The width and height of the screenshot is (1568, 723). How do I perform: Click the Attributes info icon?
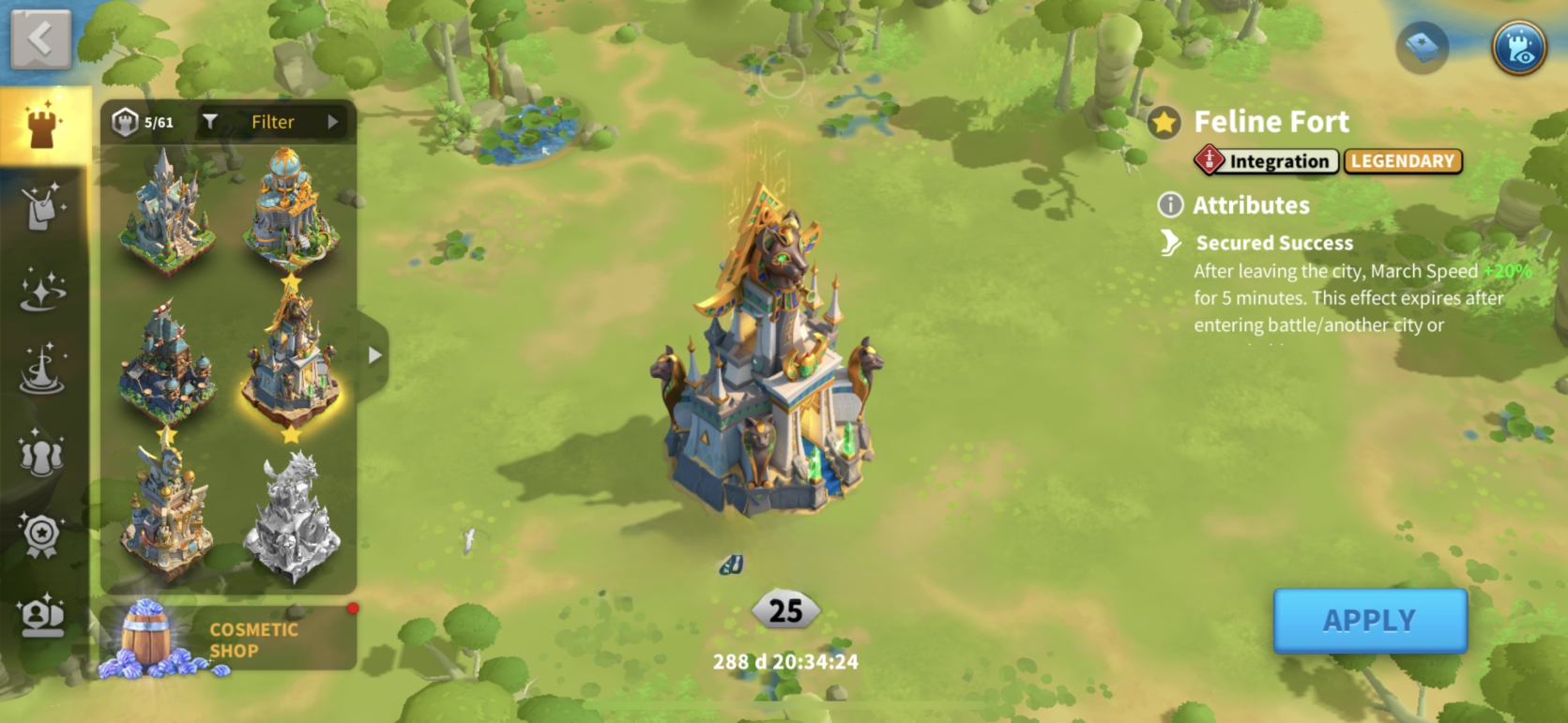tap(1170, 204)
